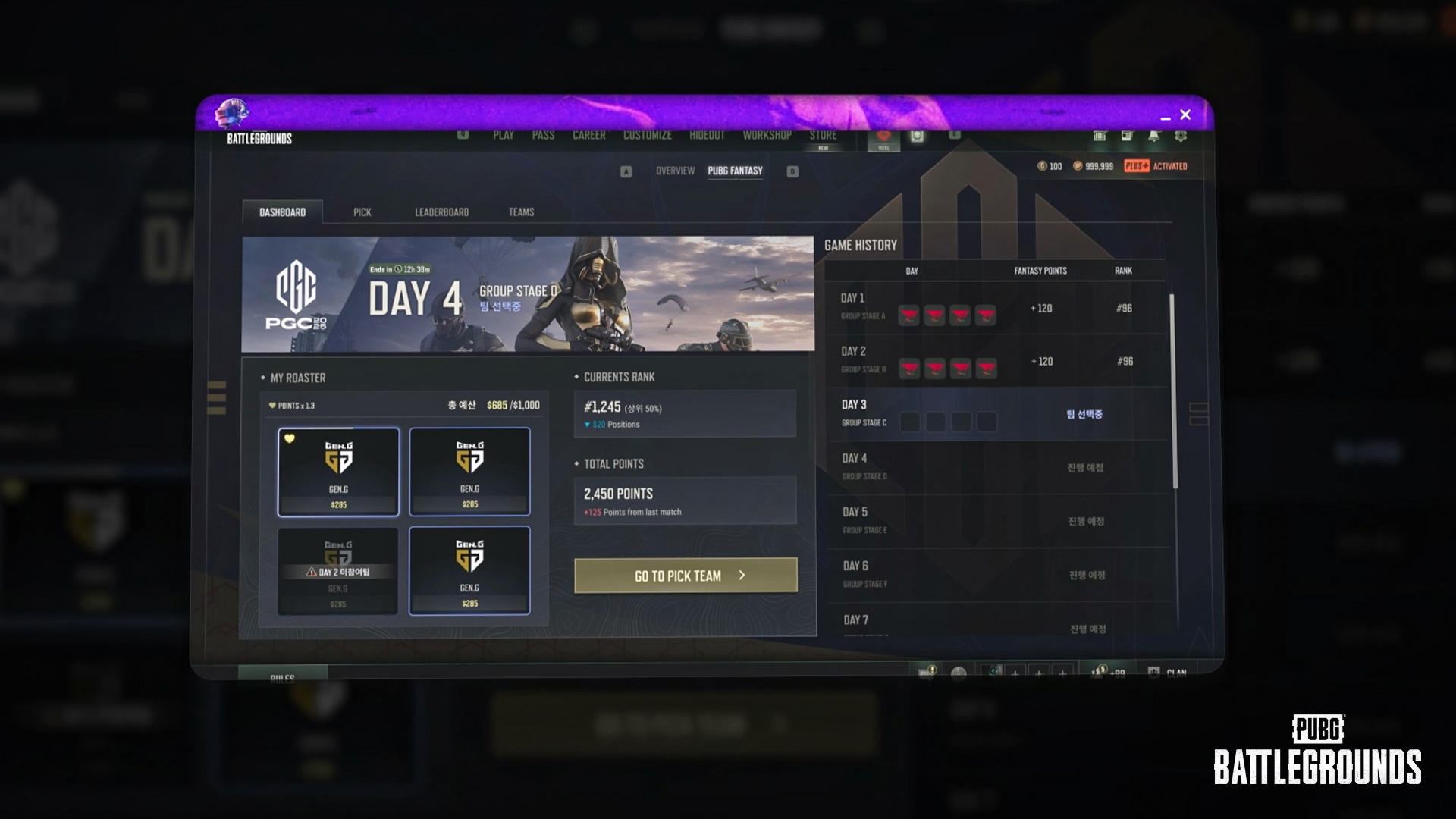
Task: Select the DASHBOARD tab
Action: coord(282,212)
